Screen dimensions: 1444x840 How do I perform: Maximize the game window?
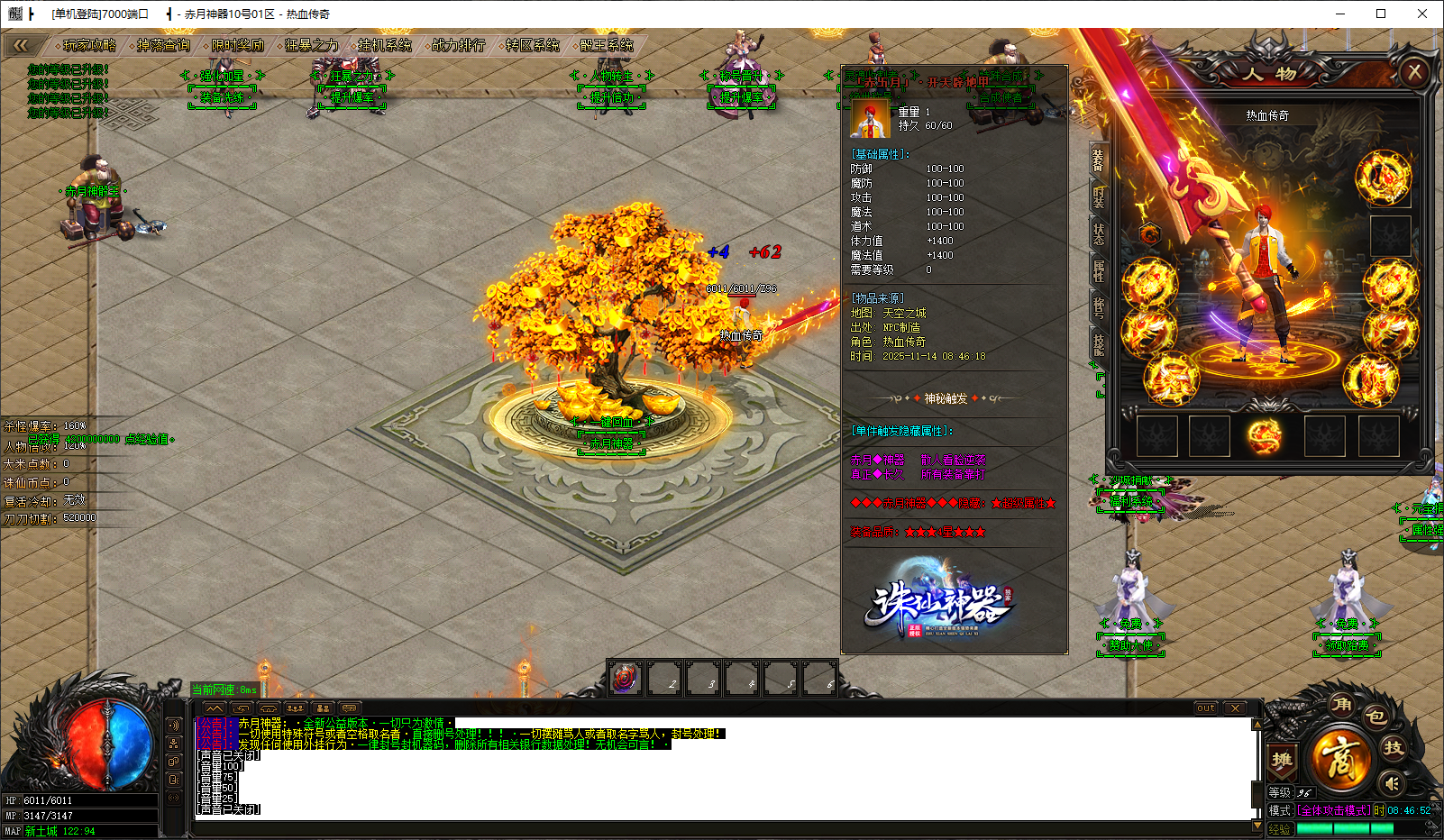point(1381,14)
